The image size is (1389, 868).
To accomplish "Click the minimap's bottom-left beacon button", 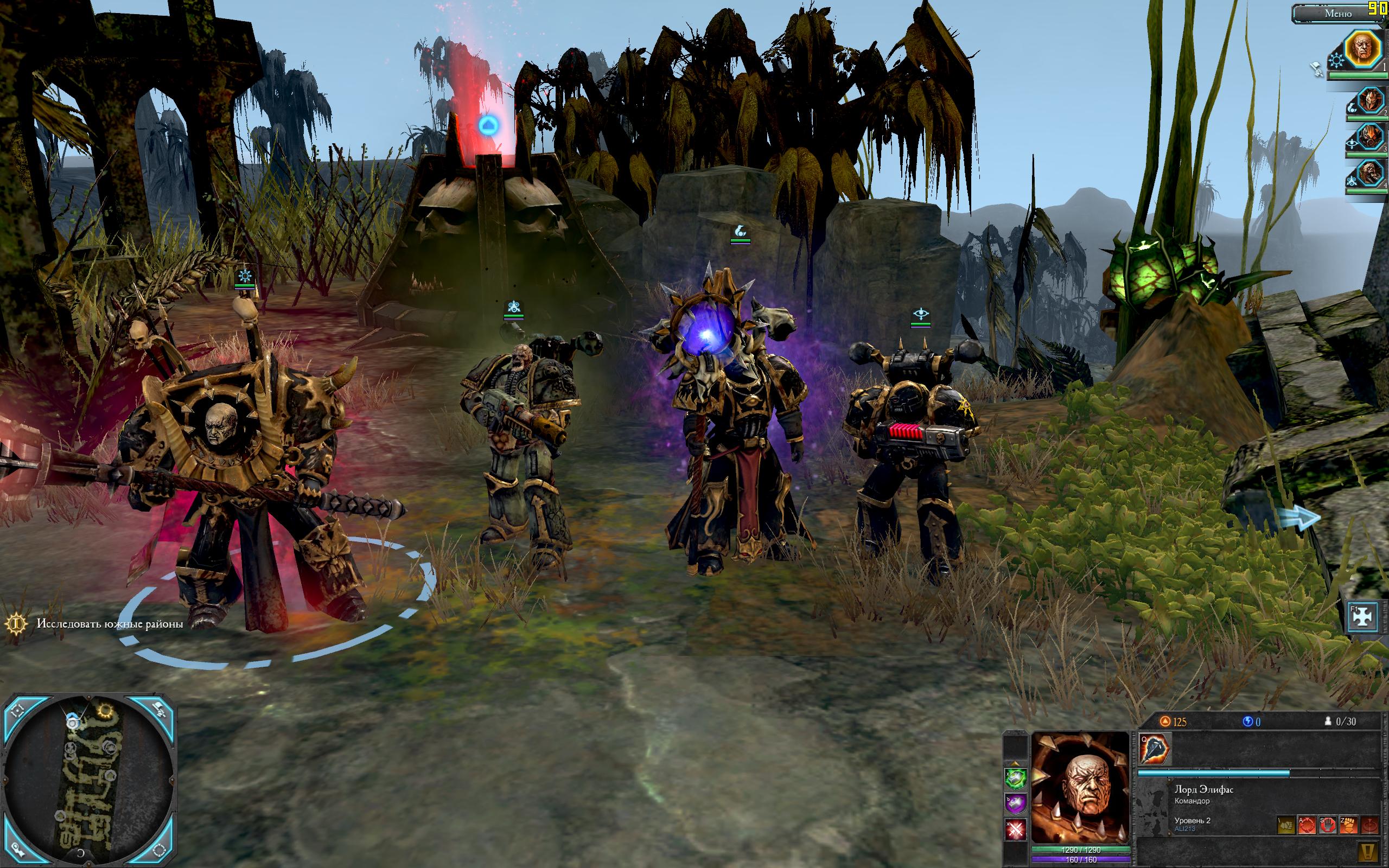I will (18, 851).
